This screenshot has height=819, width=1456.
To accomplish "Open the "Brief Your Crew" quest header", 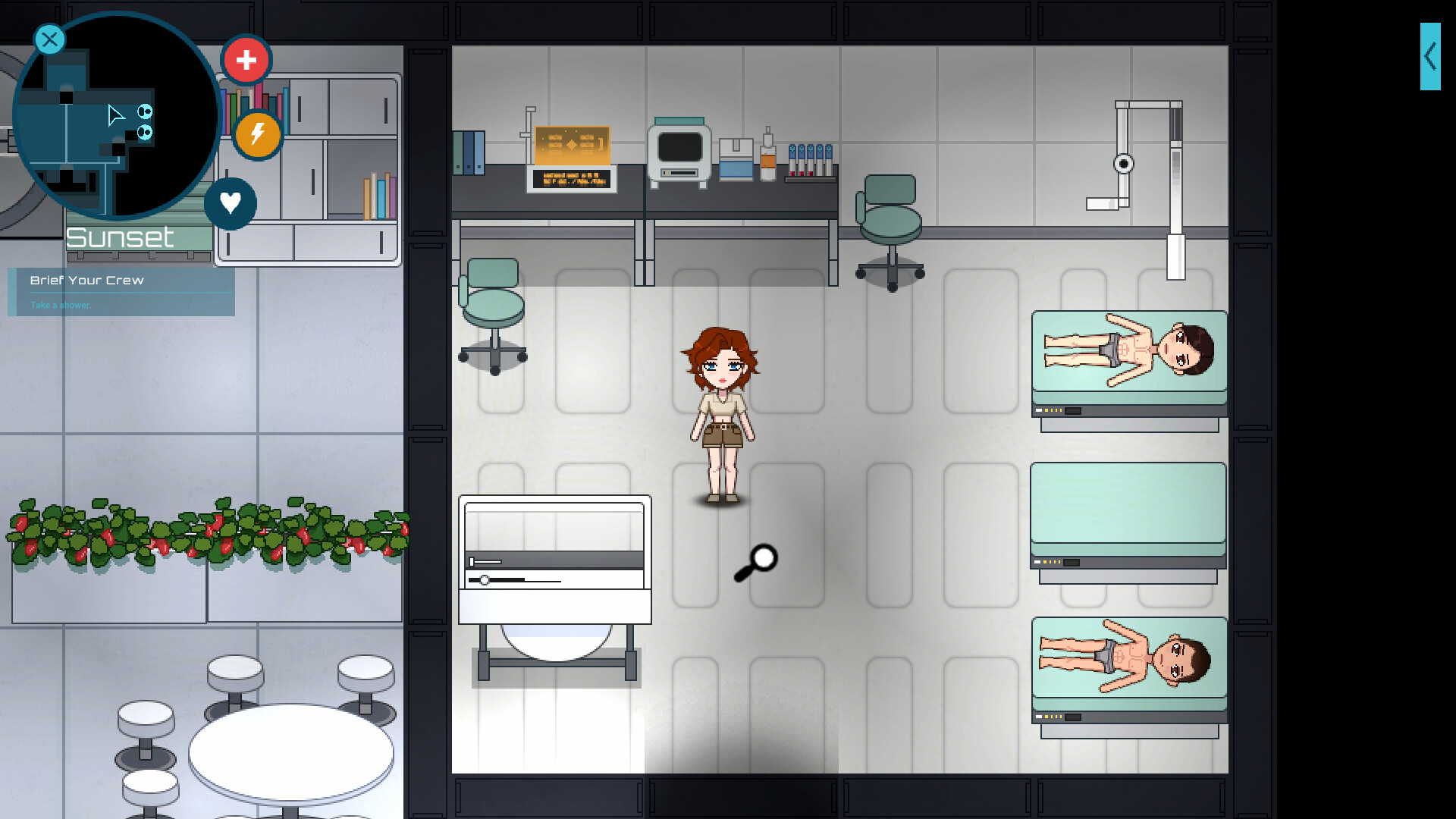I will tap(86, 280).
